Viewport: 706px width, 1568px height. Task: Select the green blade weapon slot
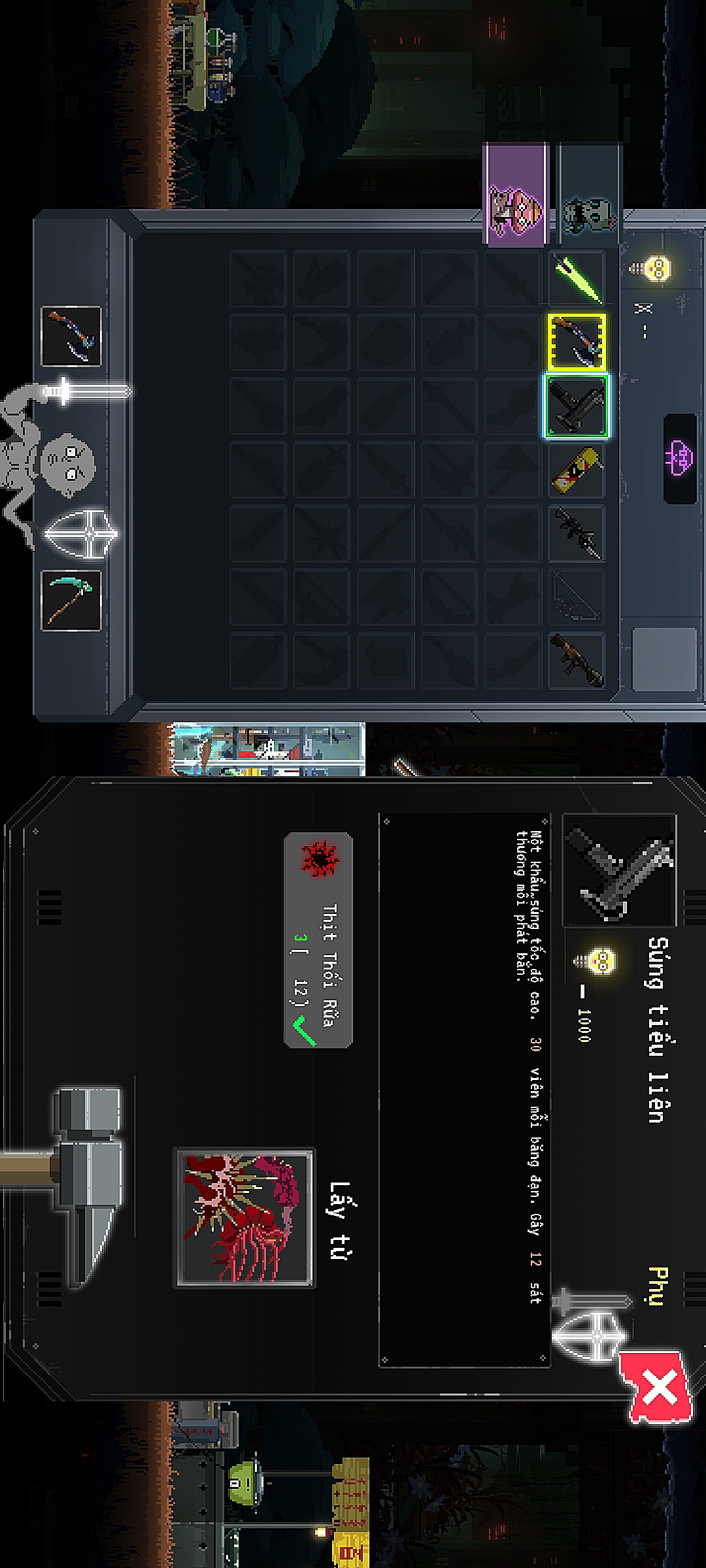(x=577, y=278)
